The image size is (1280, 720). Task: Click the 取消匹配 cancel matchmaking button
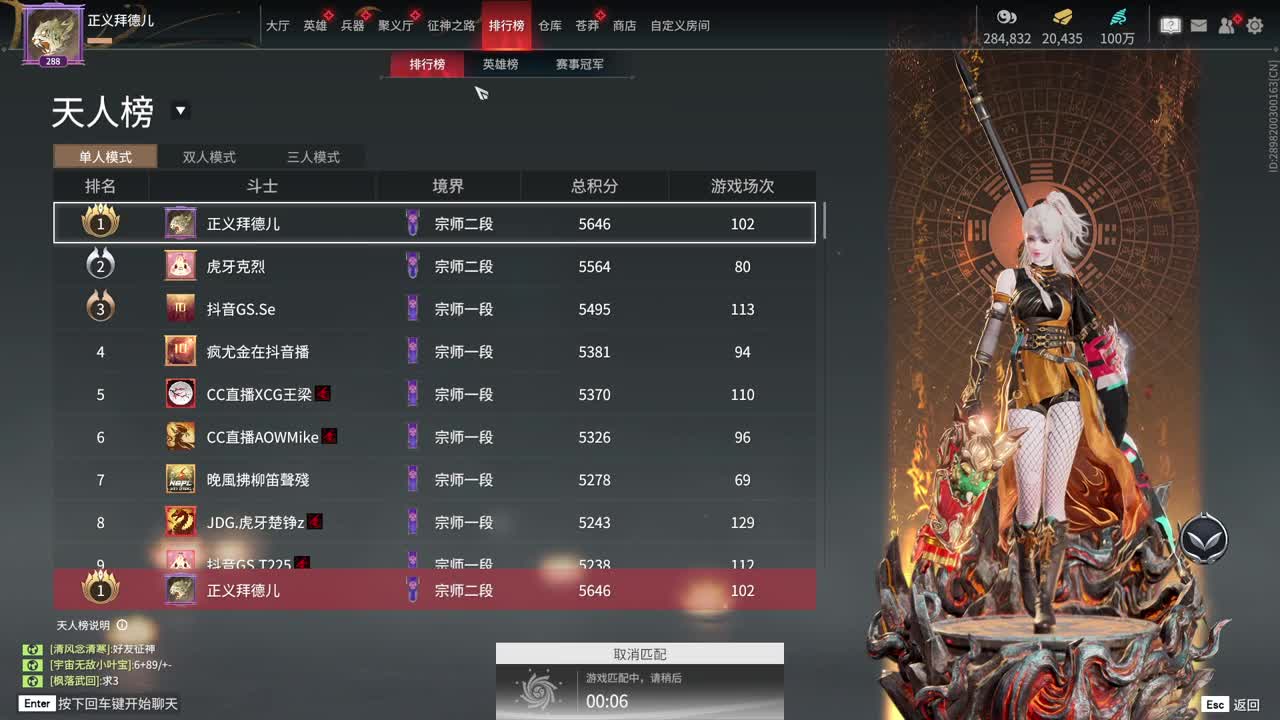(x=640, y=653)
